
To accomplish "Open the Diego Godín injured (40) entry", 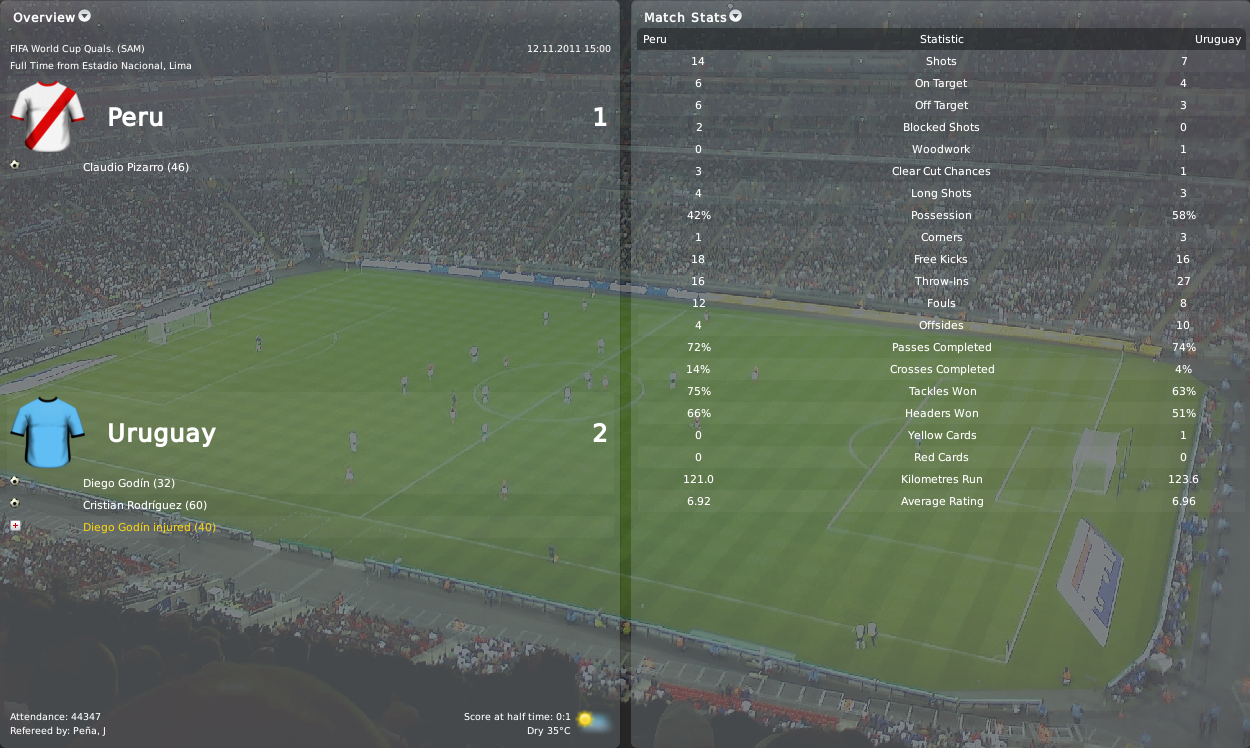I will click(149, 527).
